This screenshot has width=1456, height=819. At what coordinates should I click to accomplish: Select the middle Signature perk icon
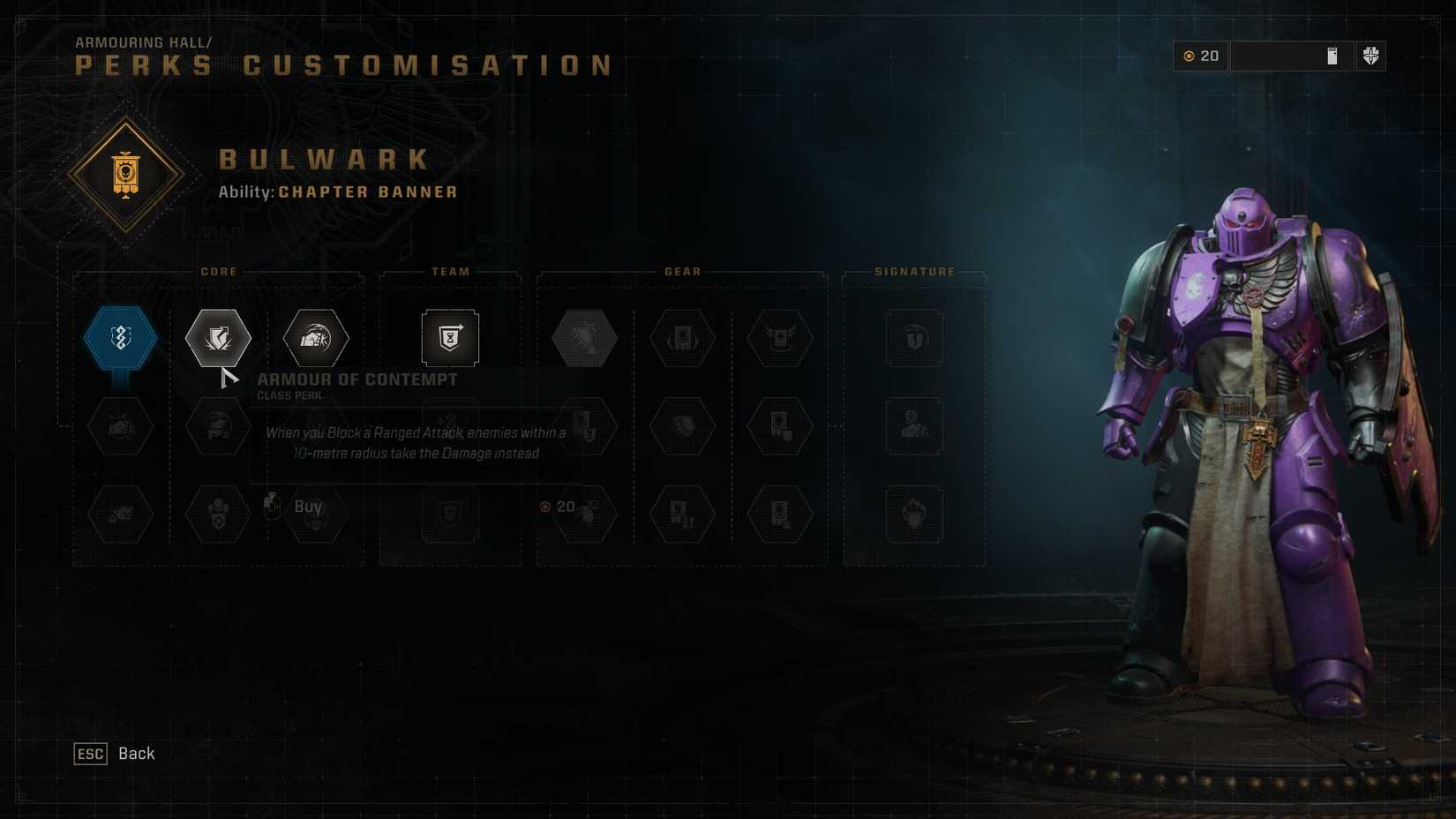(x=914, y=426)
